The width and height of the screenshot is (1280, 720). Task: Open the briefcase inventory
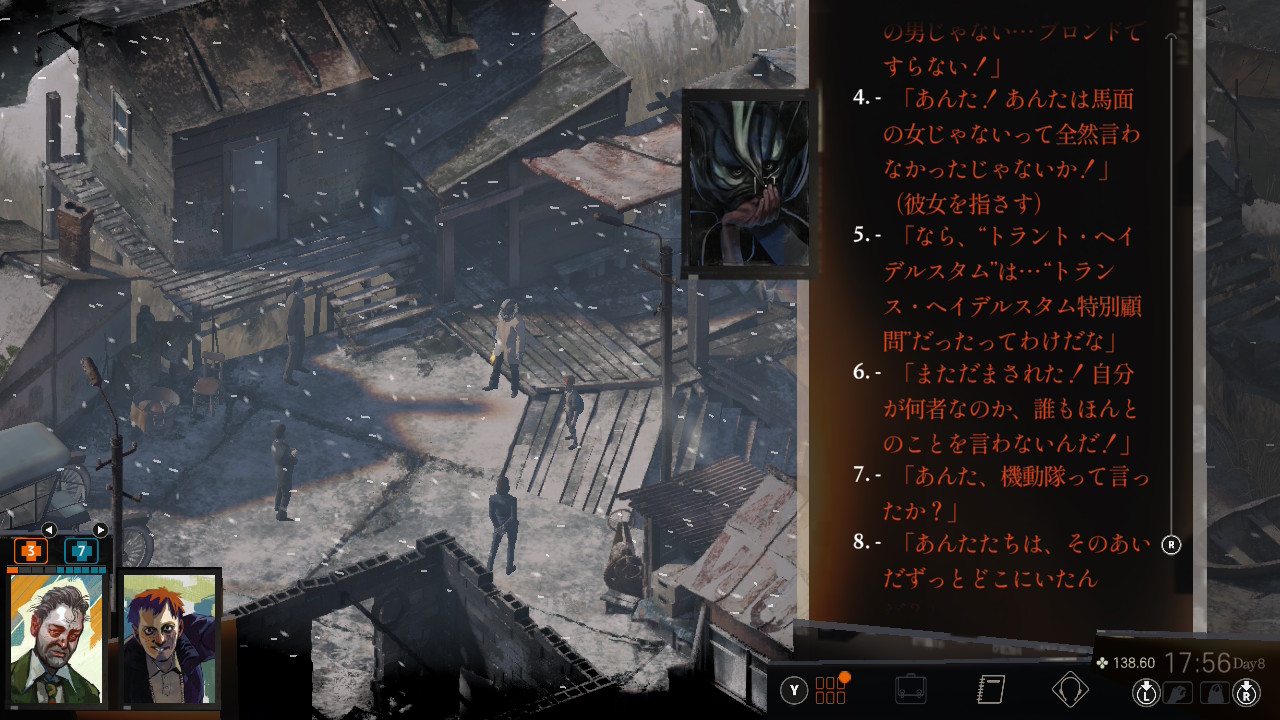point(910,690)
